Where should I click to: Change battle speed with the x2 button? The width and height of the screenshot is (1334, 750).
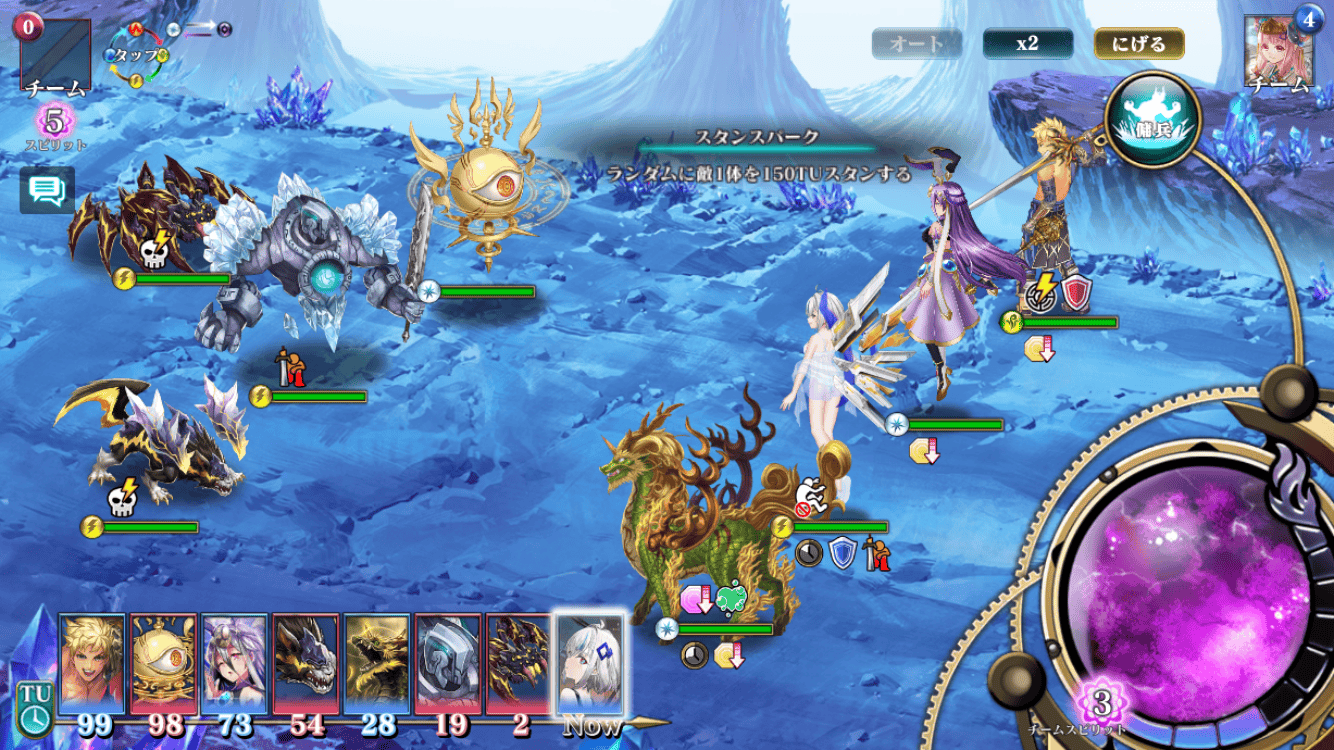1027,44
